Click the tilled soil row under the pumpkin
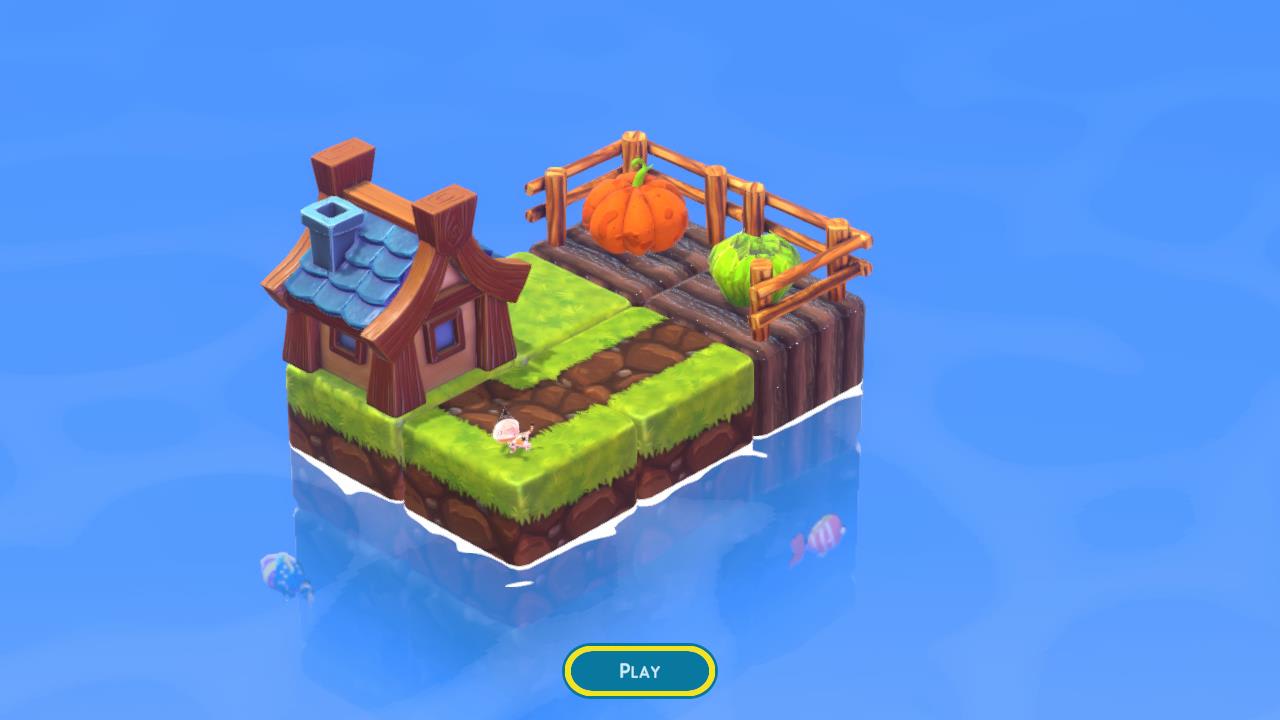The width and height of the screenshot is (1280, 720). 640,270
